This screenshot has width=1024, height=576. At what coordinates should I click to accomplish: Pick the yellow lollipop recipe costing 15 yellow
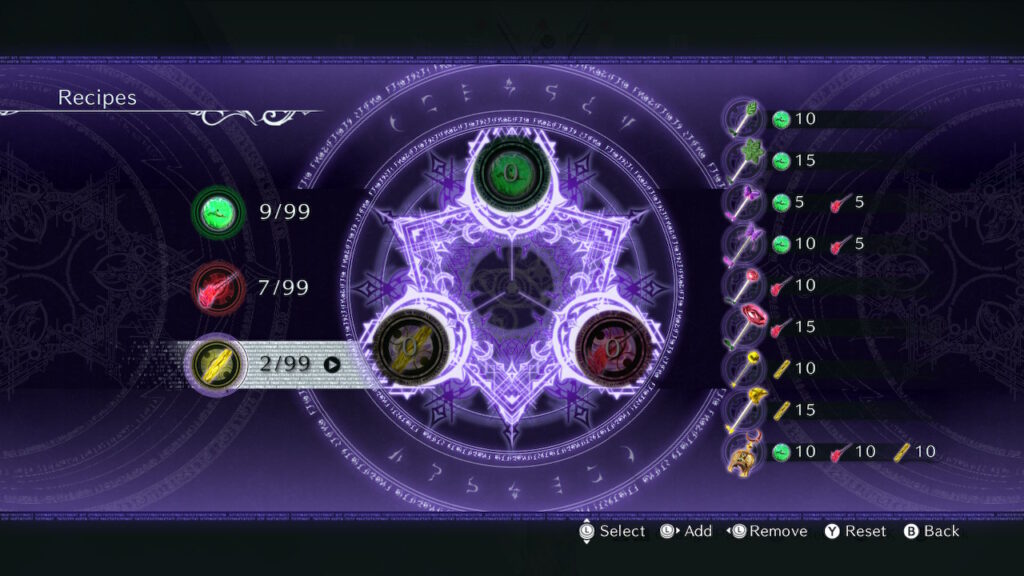point(744,409)
